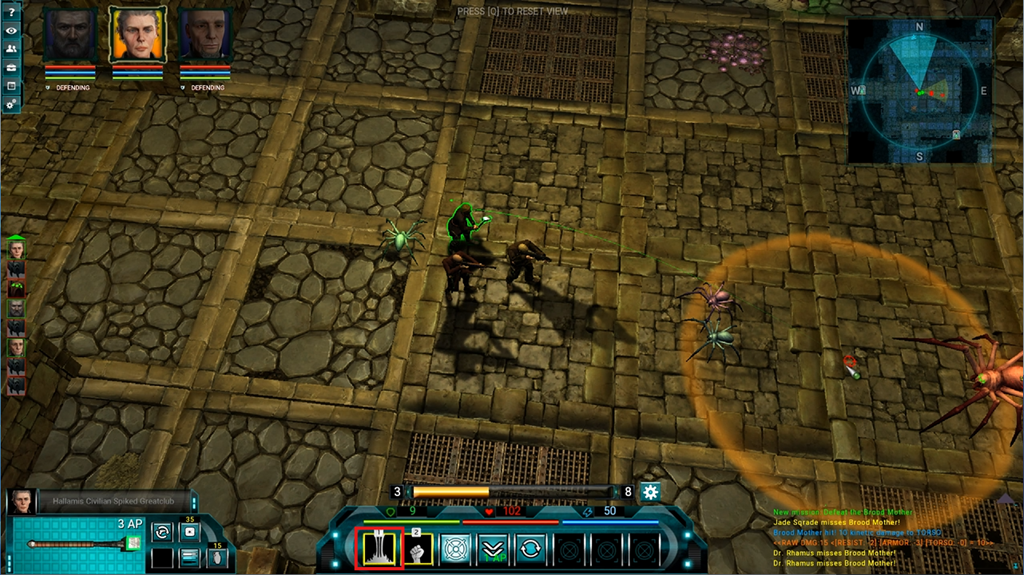Select the highlighted middle squad portrait

click(138, 36)
